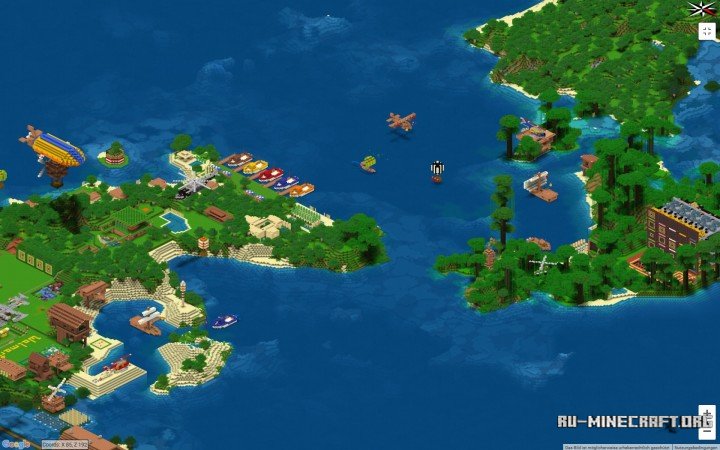Open the Google logo link
Viewport: 720px width, 450px height.
click(15, 443)
